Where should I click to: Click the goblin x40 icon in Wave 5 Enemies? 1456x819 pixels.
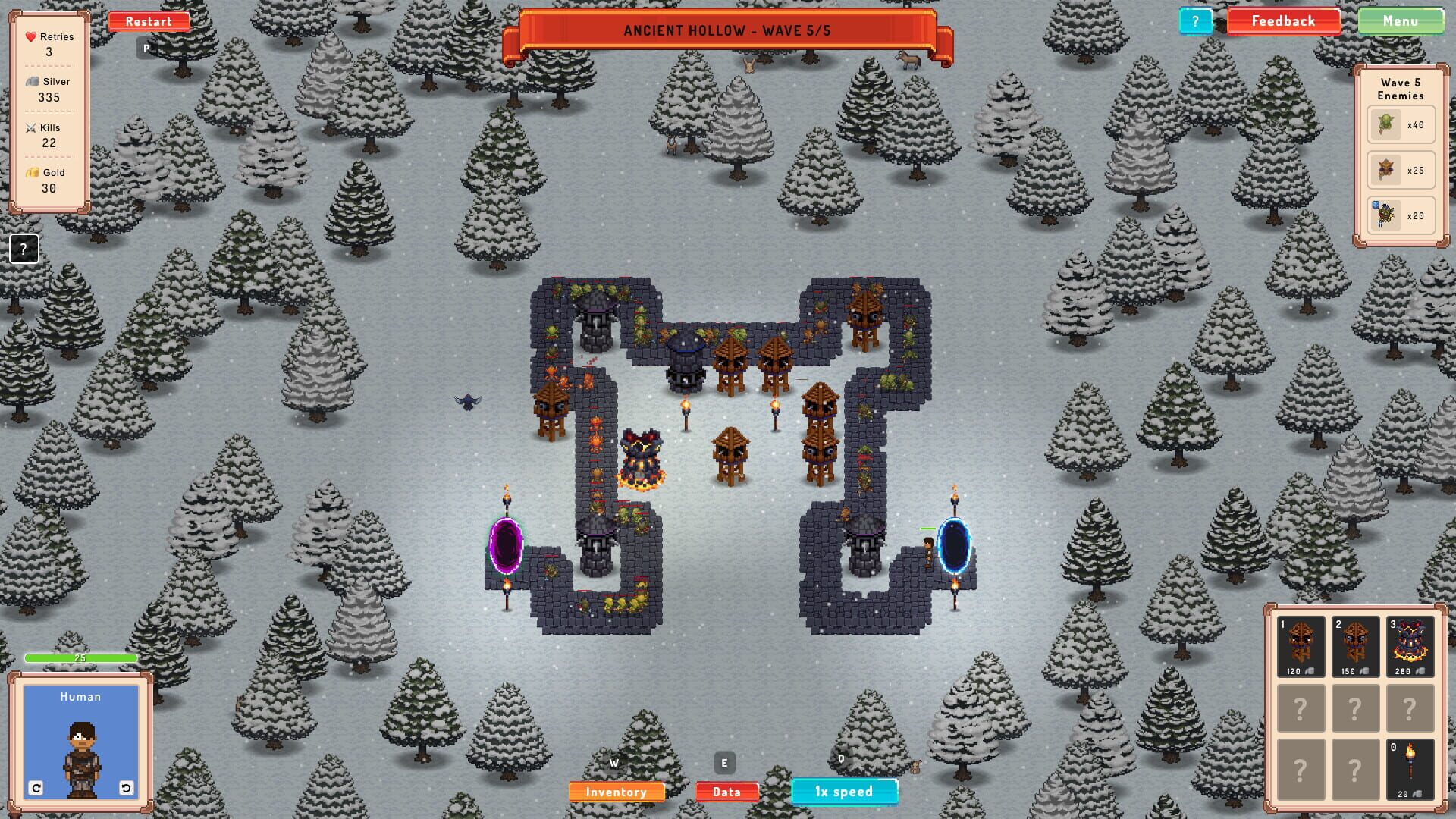tap(1385, 124)
